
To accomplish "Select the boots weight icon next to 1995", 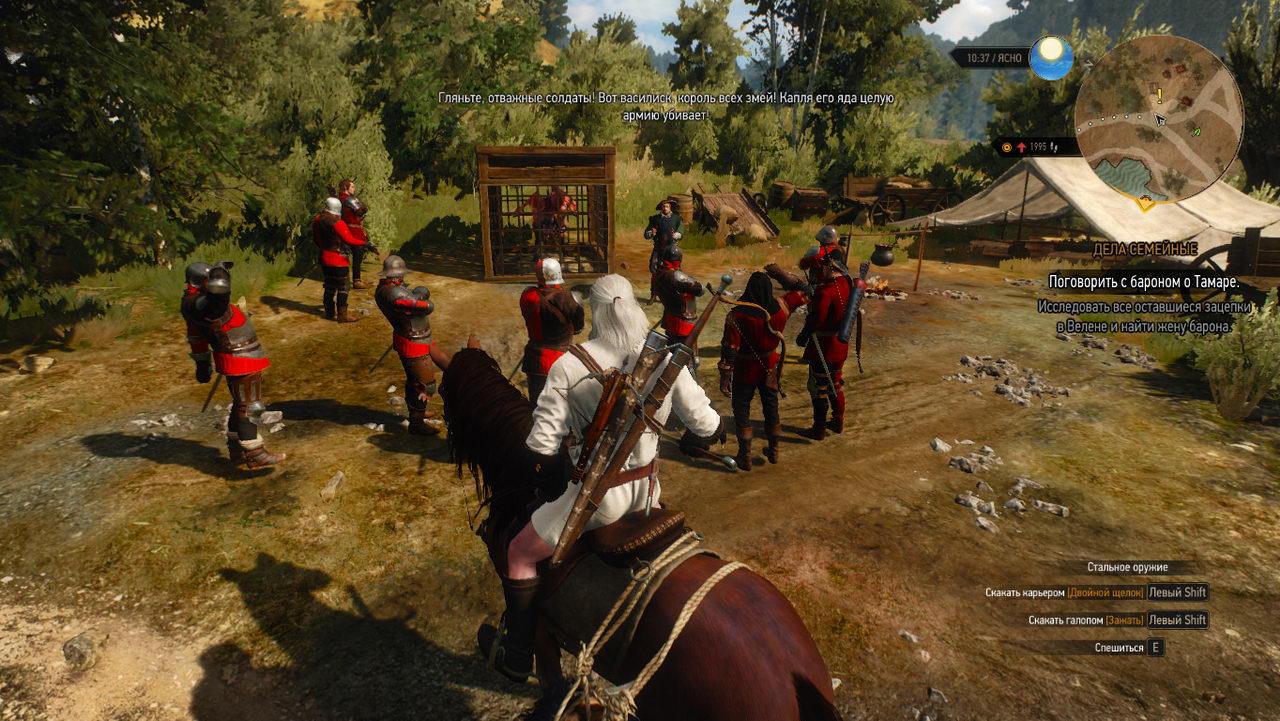I will (x=1055, y=147).
